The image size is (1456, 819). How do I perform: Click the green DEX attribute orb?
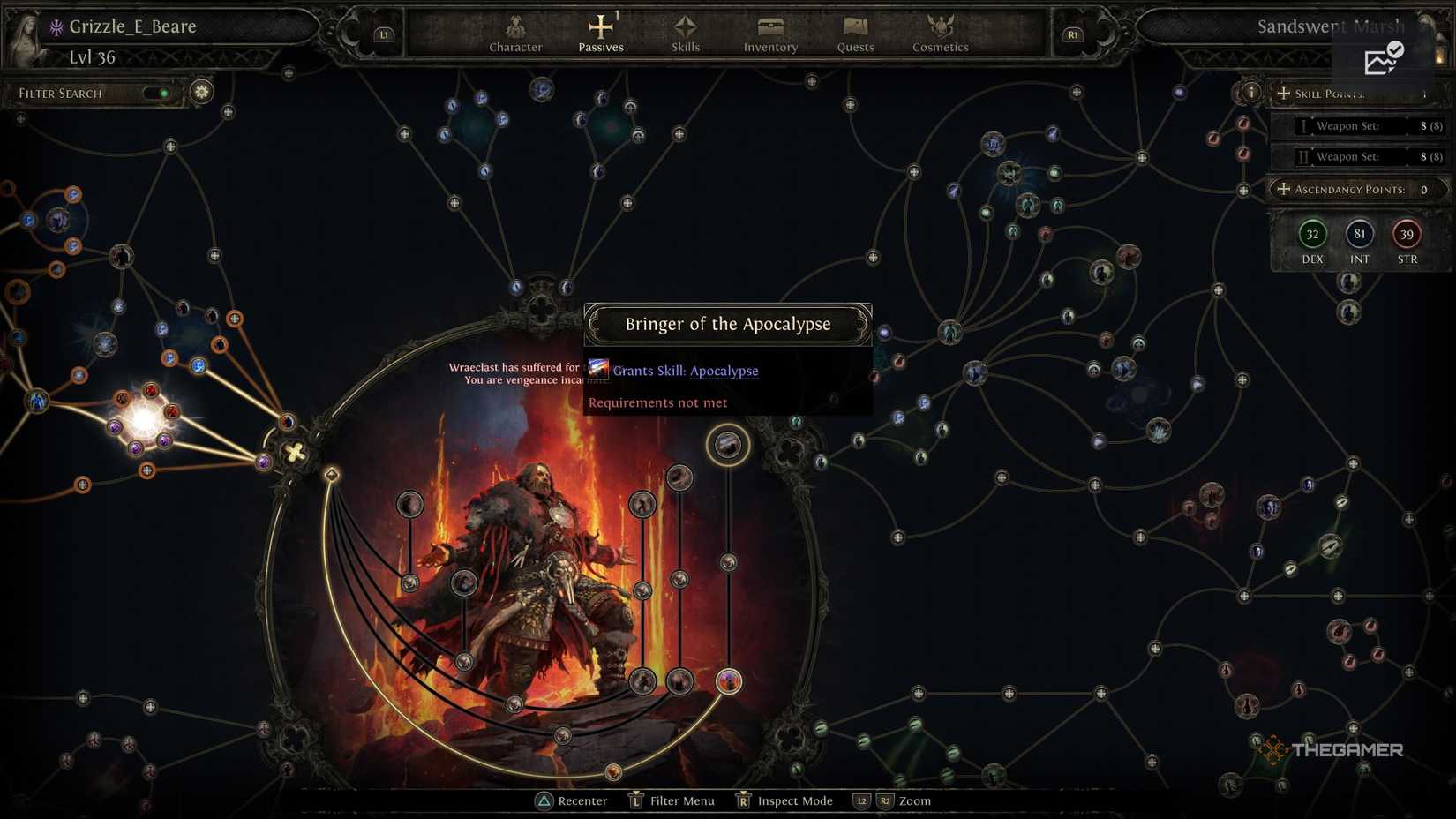click(1312, 235)
